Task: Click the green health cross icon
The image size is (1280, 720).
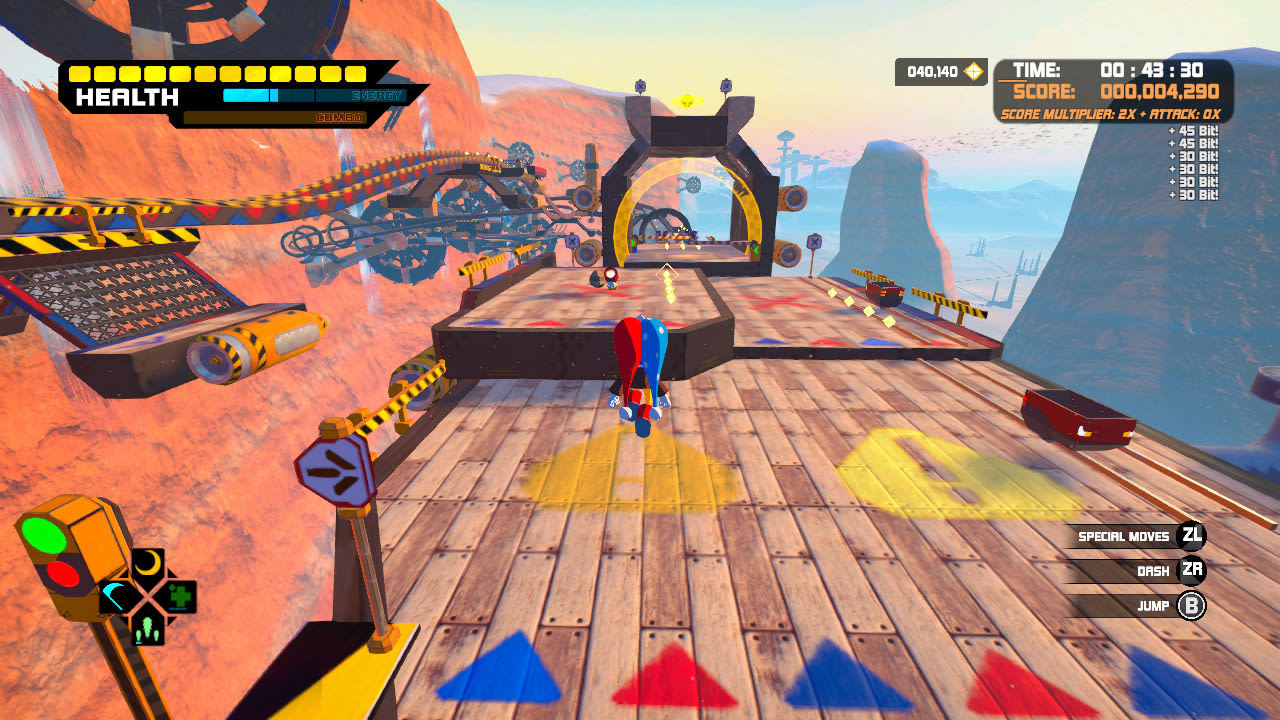Action: coord(180,596)
